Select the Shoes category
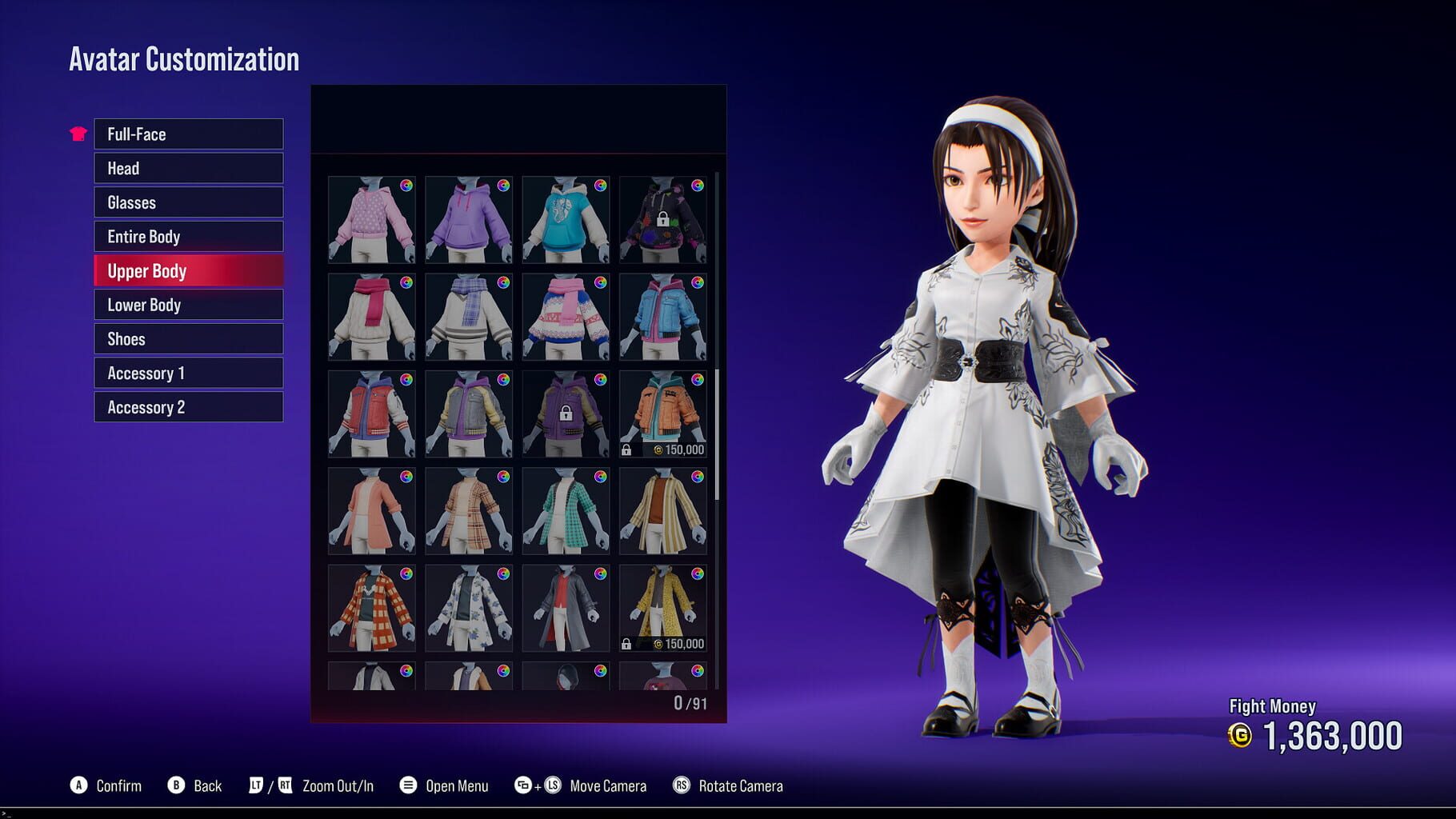Image resolution: width=1456 pixels, height=819 pixels. [x=188, y=338]
